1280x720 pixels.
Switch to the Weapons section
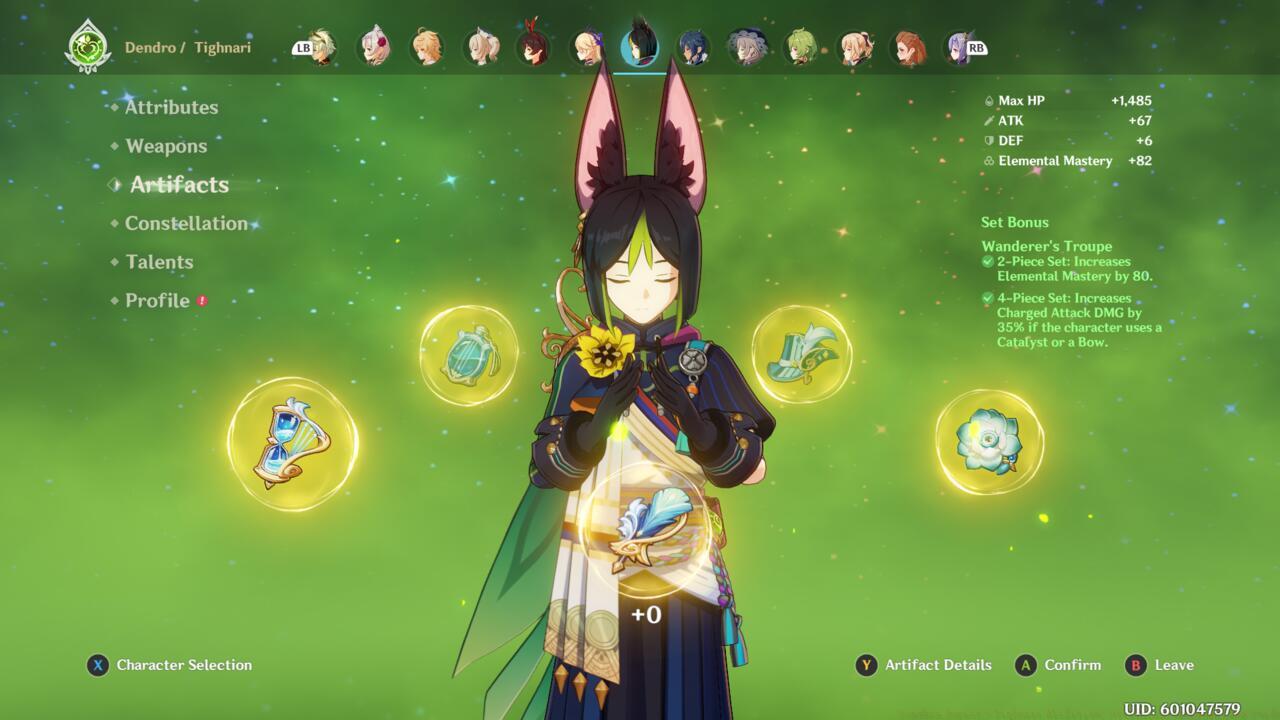166,146
